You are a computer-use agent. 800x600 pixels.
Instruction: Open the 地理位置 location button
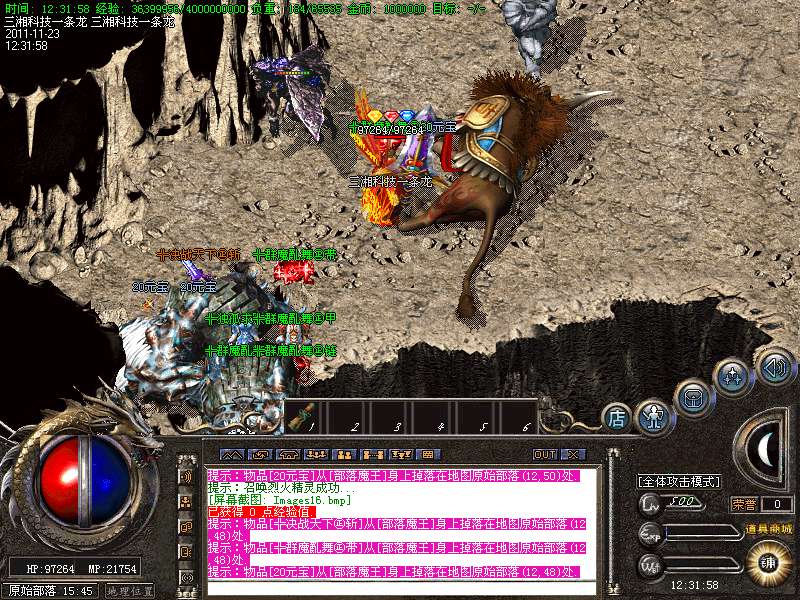coord(130,591)
